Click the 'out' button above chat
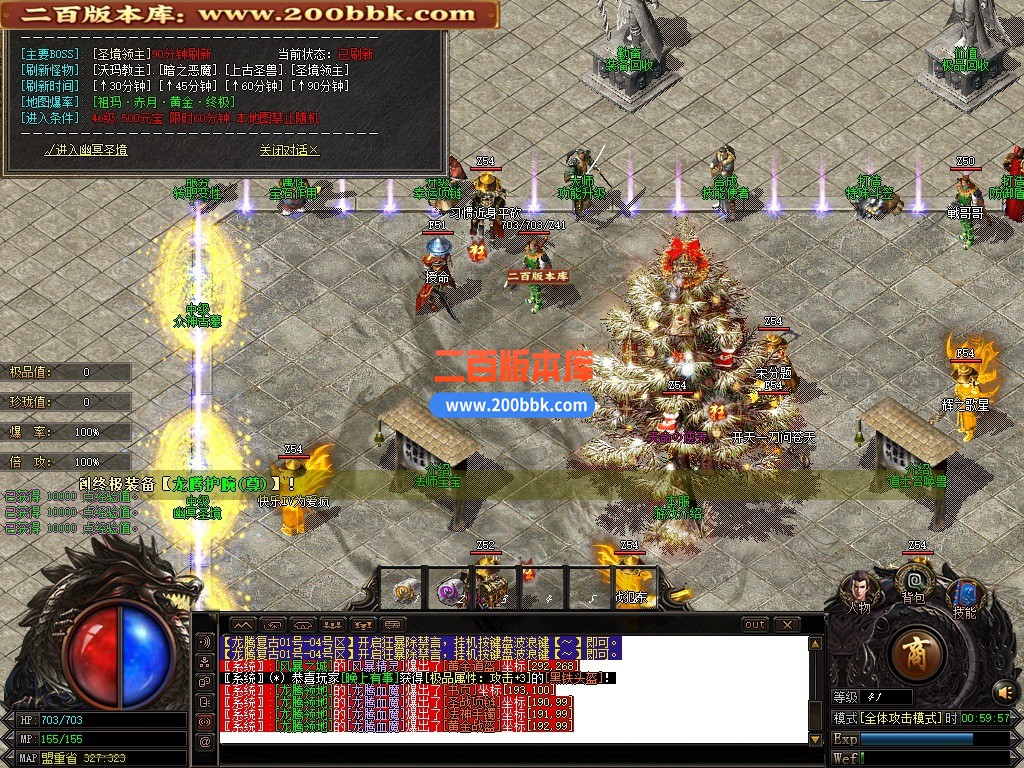The image size is (1024, 768). [x=755, y=624]
